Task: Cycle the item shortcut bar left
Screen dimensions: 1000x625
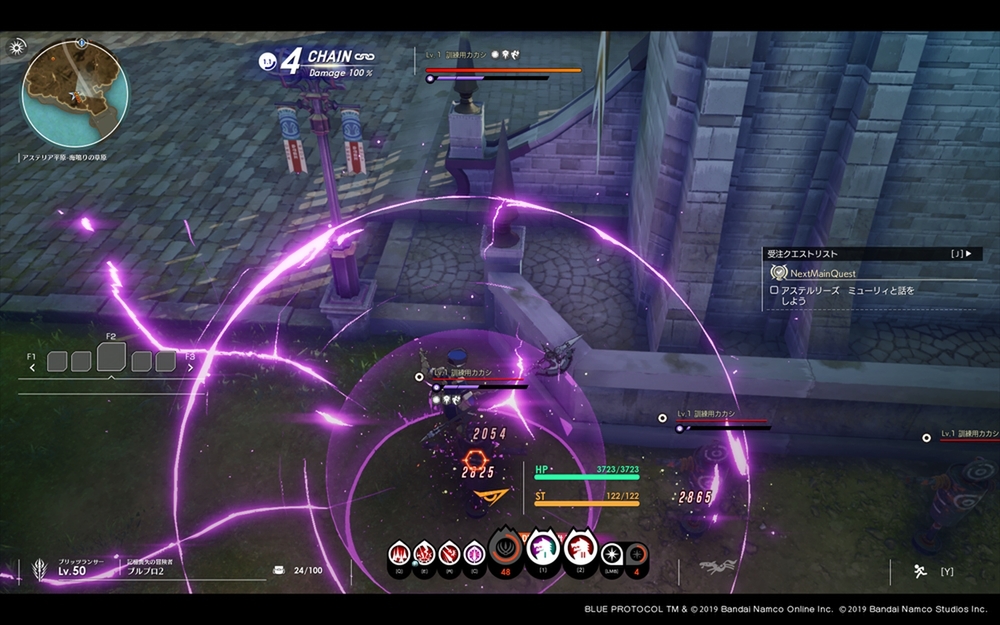Action: 32,367
